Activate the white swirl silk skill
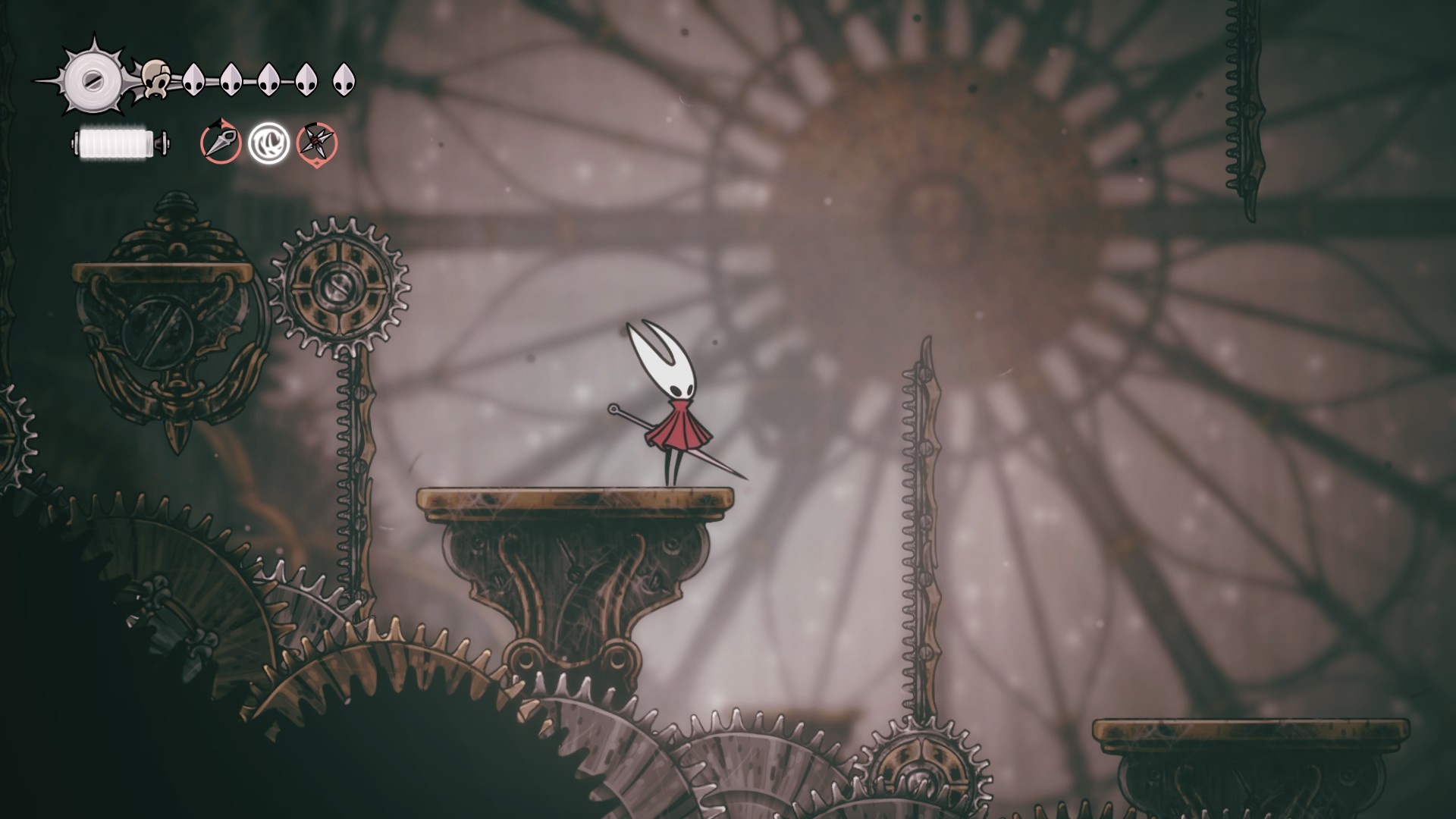The height and width of the screenshot is (819, 1456). click(268, 143)
